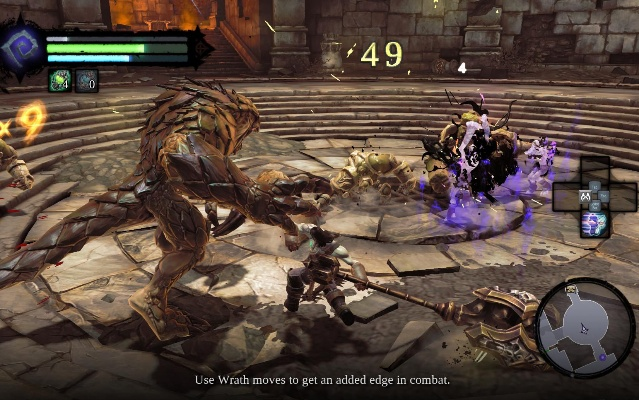Select the green health potion icon
Image resolution: width=639 pixels, height=400 pixels.
click(x=59, y=82)
